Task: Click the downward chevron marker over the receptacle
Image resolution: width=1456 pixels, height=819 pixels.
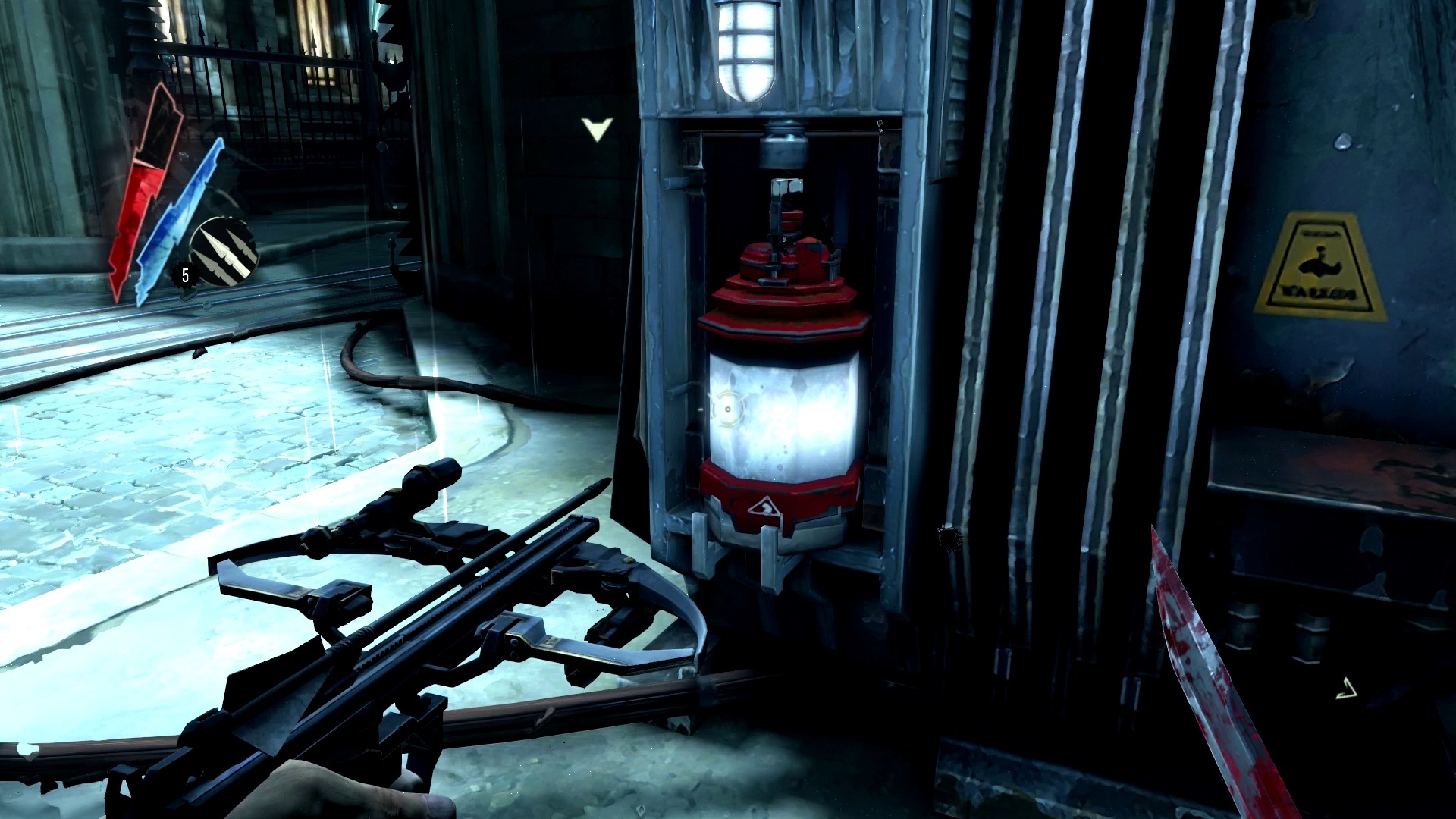Action: click(x=596, y=130)
